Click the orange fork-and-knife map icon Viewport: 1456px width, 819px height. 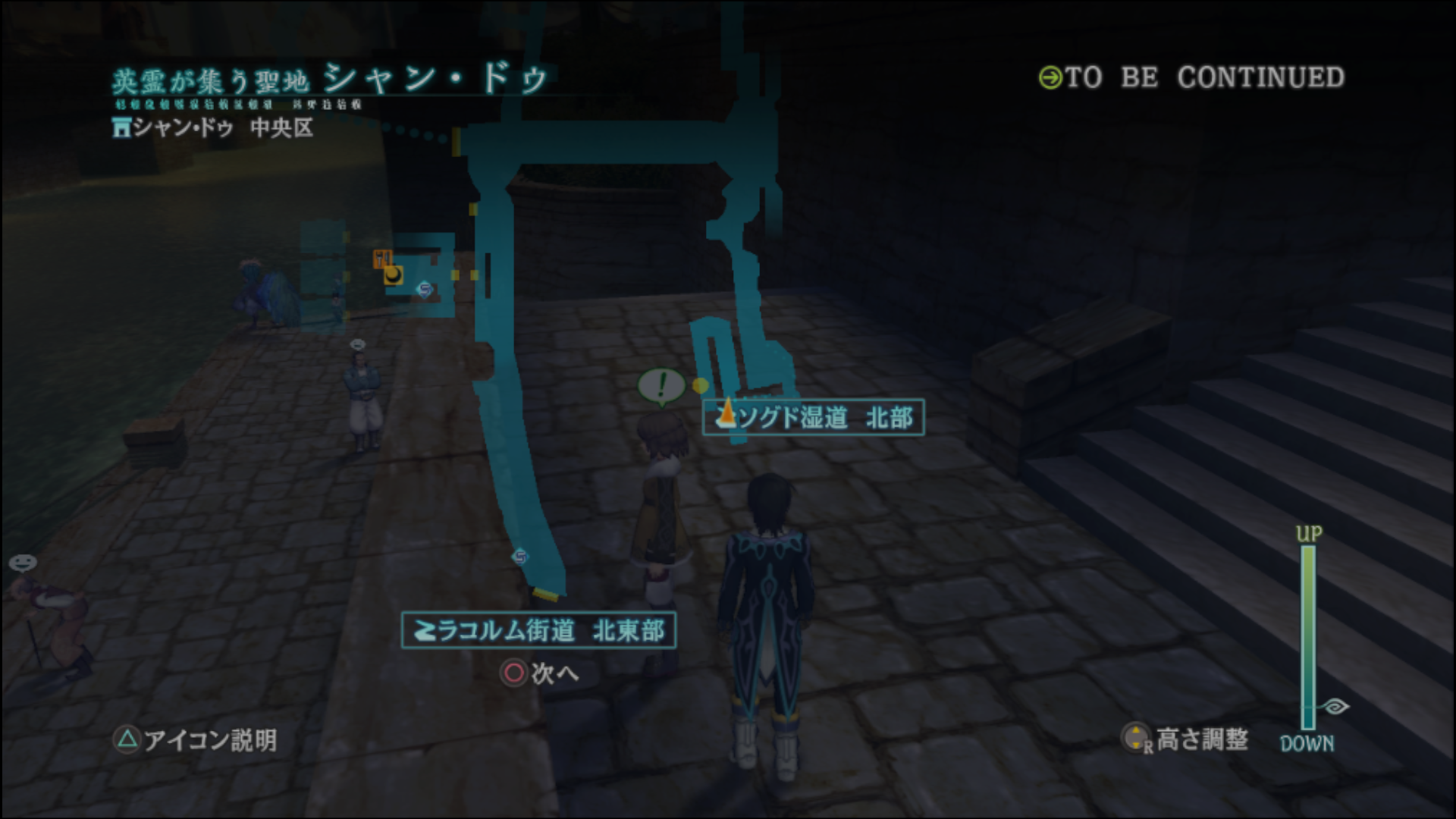[x=382, y=259]
